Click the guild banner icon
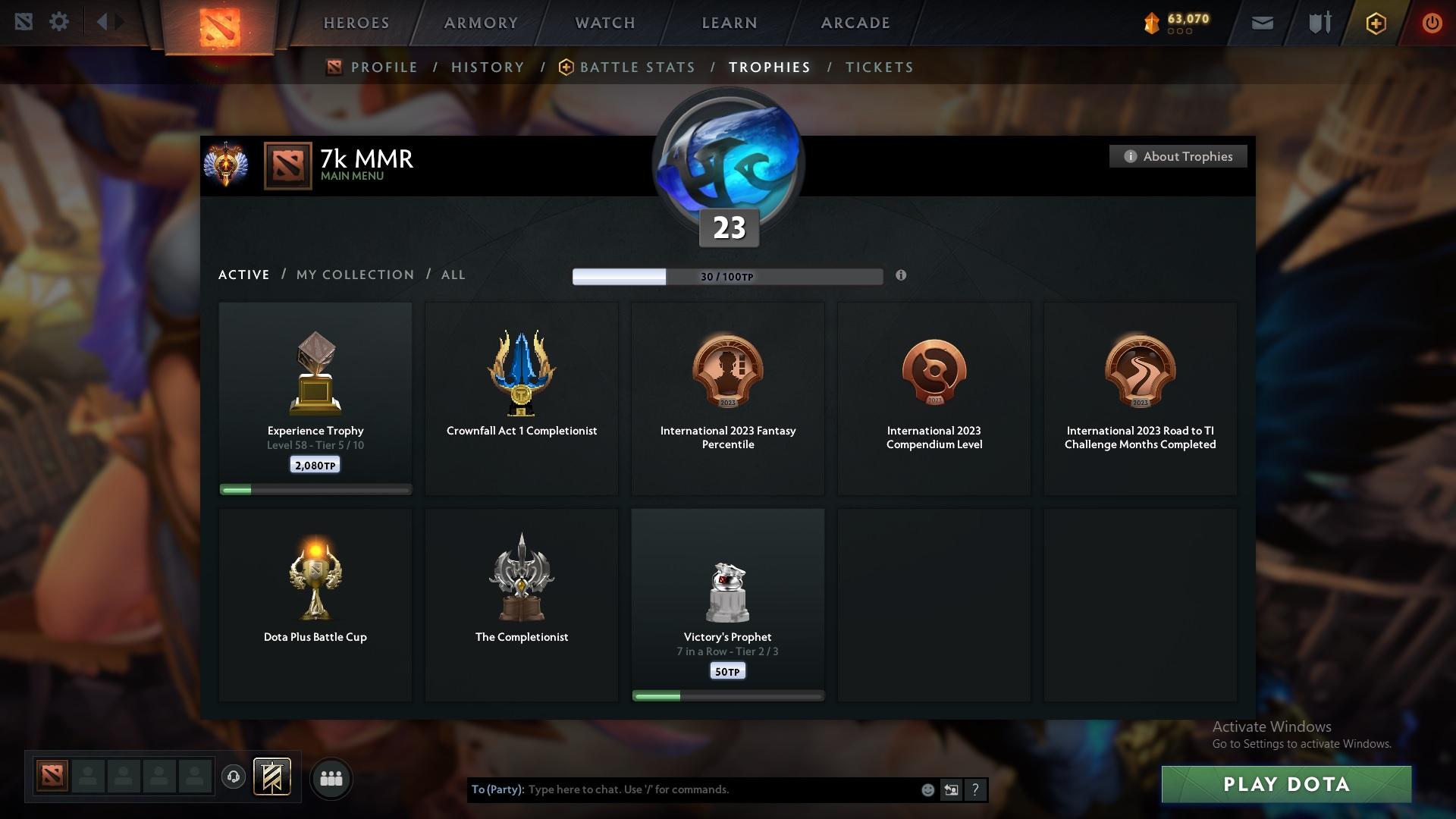The width and height of the screenshot is (1456, 819). click(x=271, y=777)
